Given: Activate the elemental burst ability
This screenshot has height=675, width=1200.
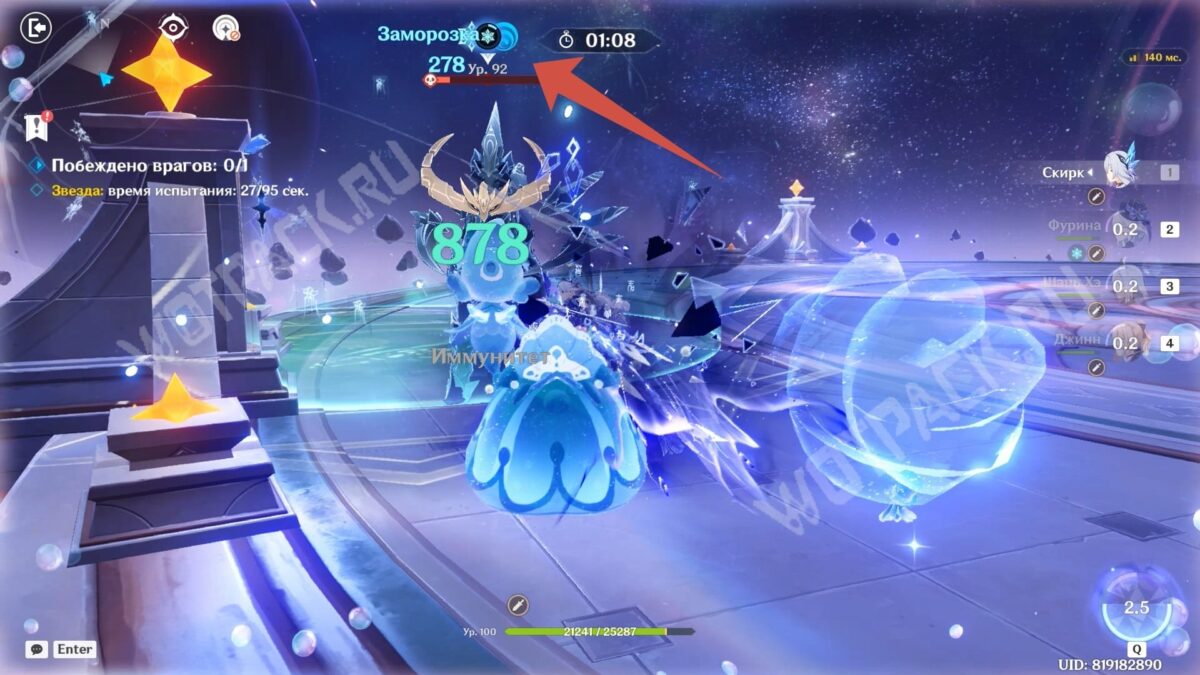Looking at the screenshot, I should [x=1135, y=607].
